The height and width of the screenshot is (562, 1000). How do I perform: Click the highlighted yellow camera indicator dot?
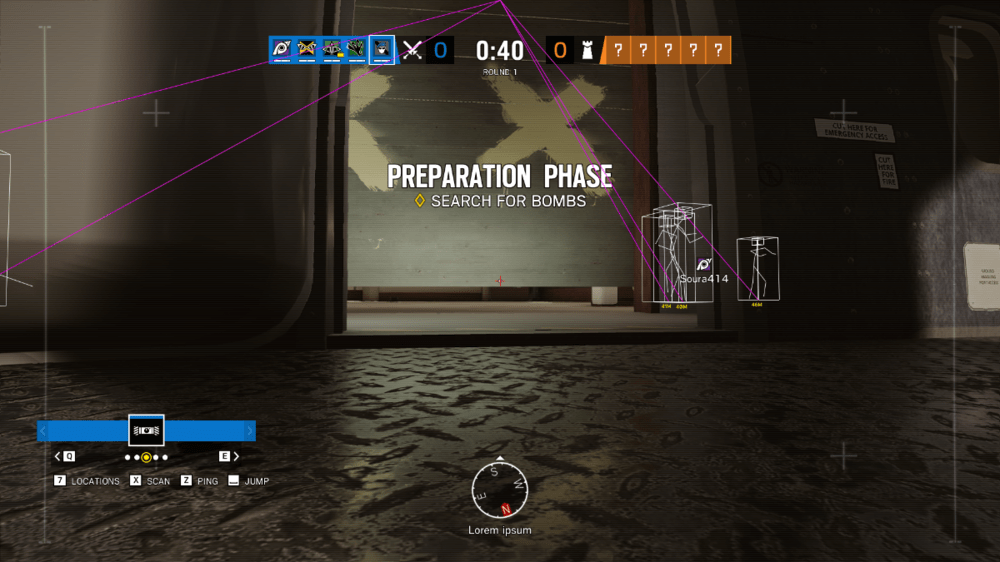(146, 457)
